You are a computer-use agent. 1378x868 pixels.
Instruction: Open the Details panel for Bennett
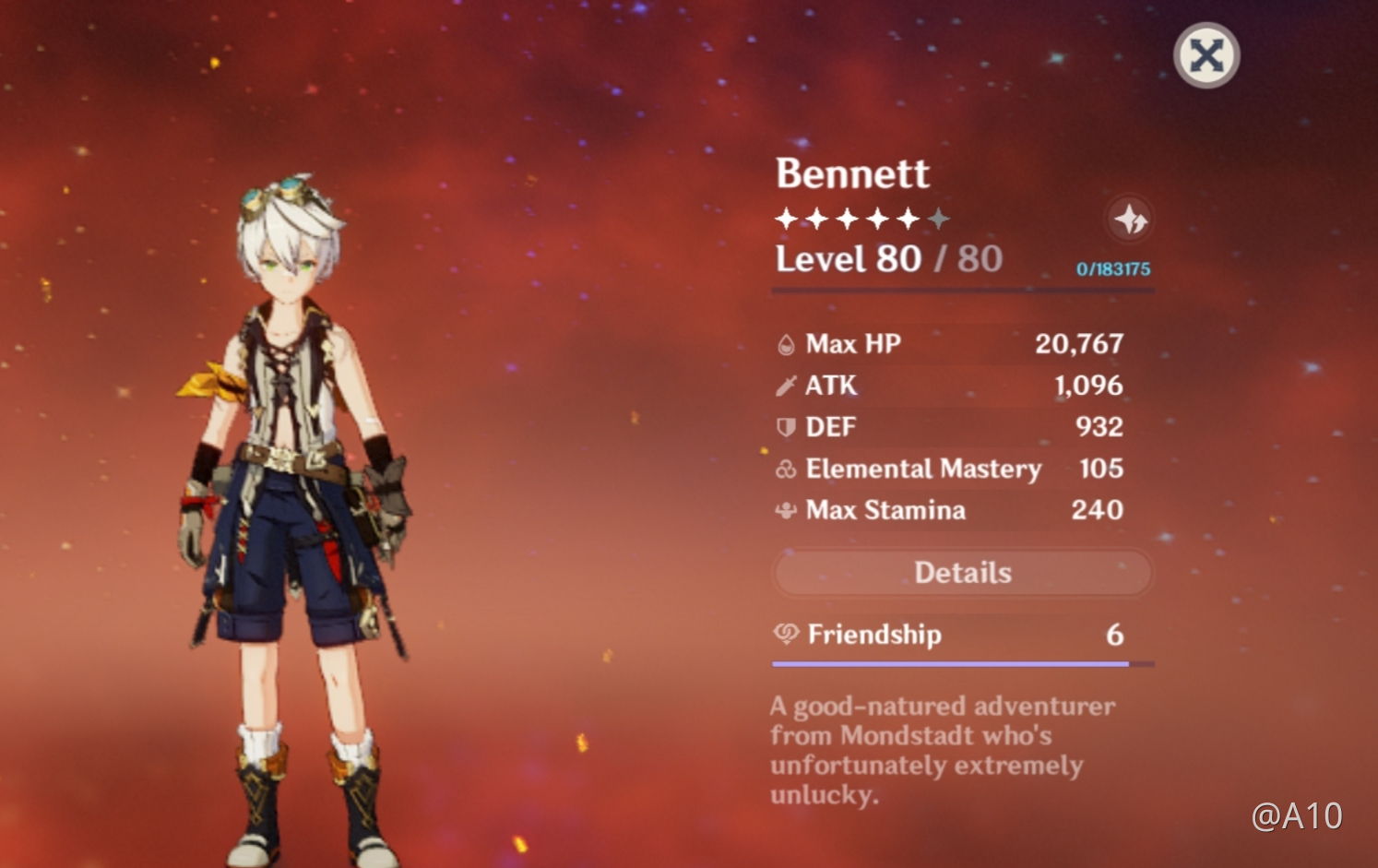point(963,572)
